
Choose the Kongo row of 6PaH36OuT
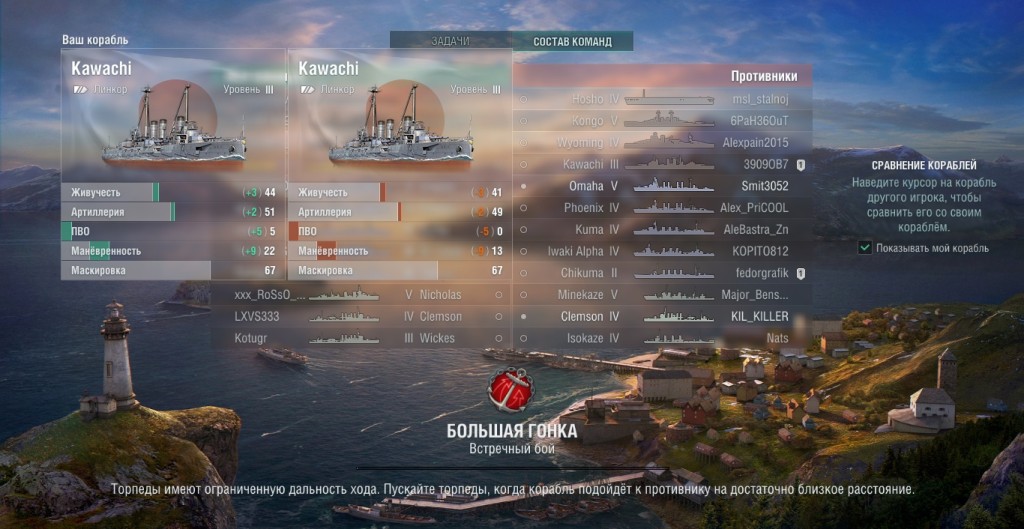pyautogui.click(x=662, y=120)
